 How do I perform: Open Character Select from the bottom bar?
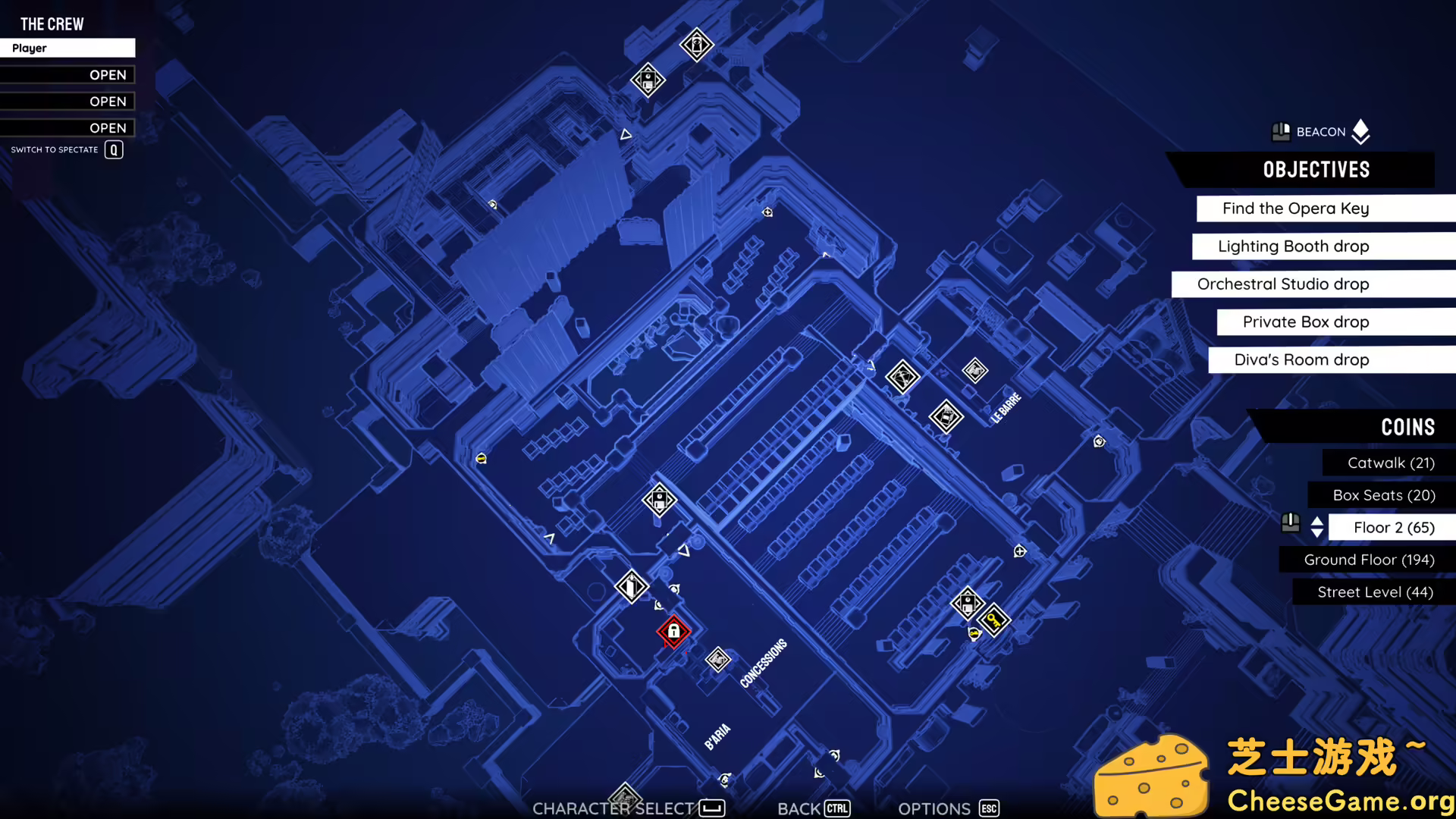613,808
